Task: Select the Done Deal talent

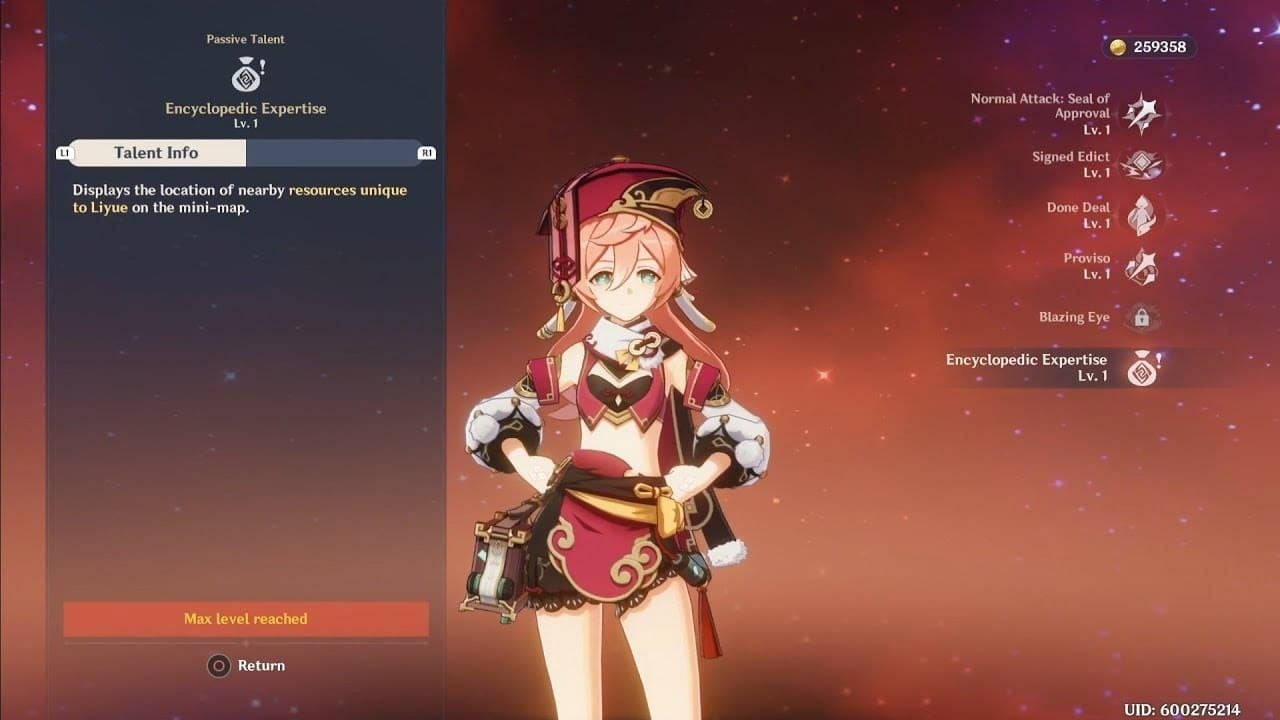Action: click(1141, 215)
